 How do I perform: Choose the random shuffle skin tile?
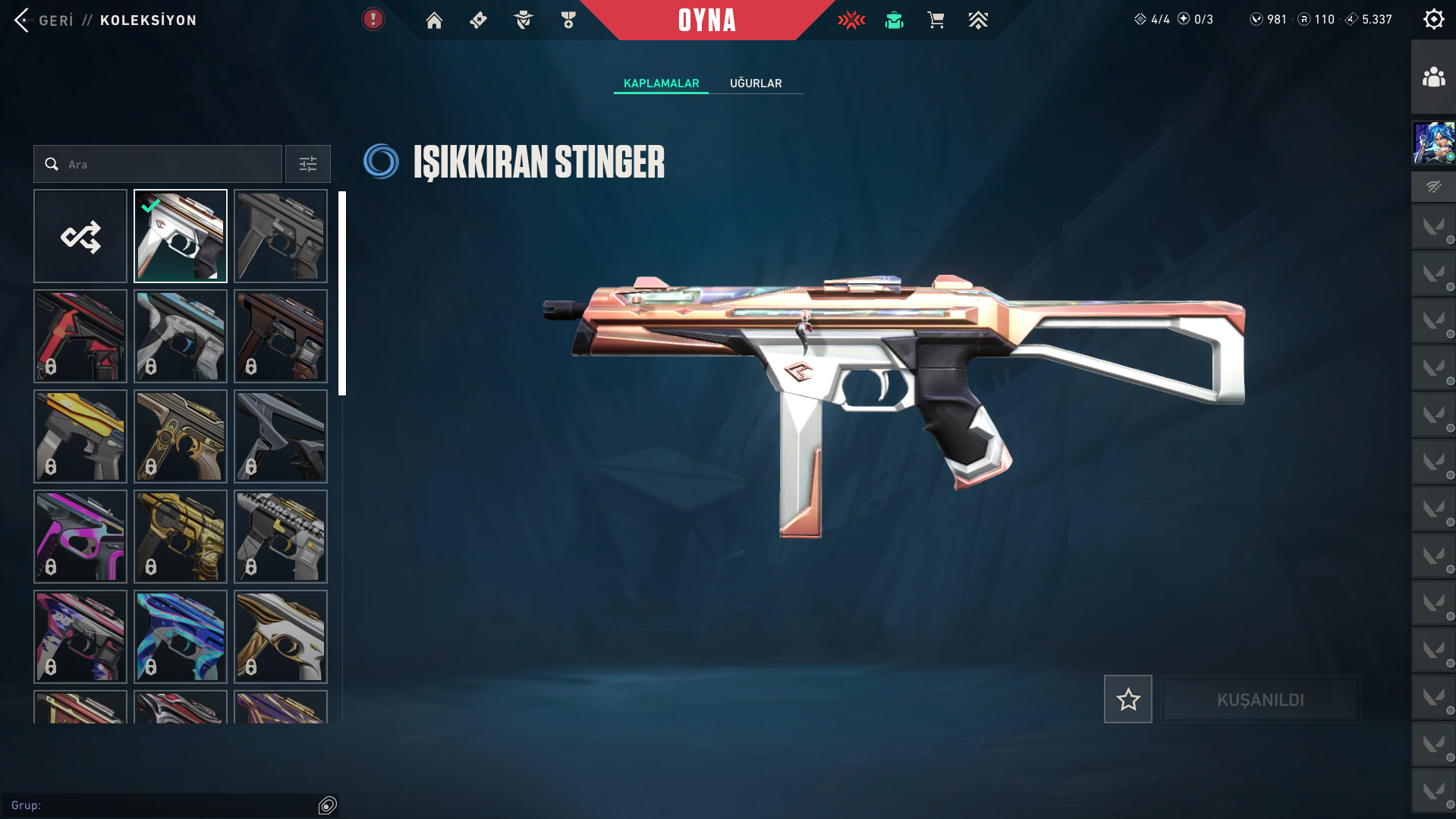click(x=80, y=237)
